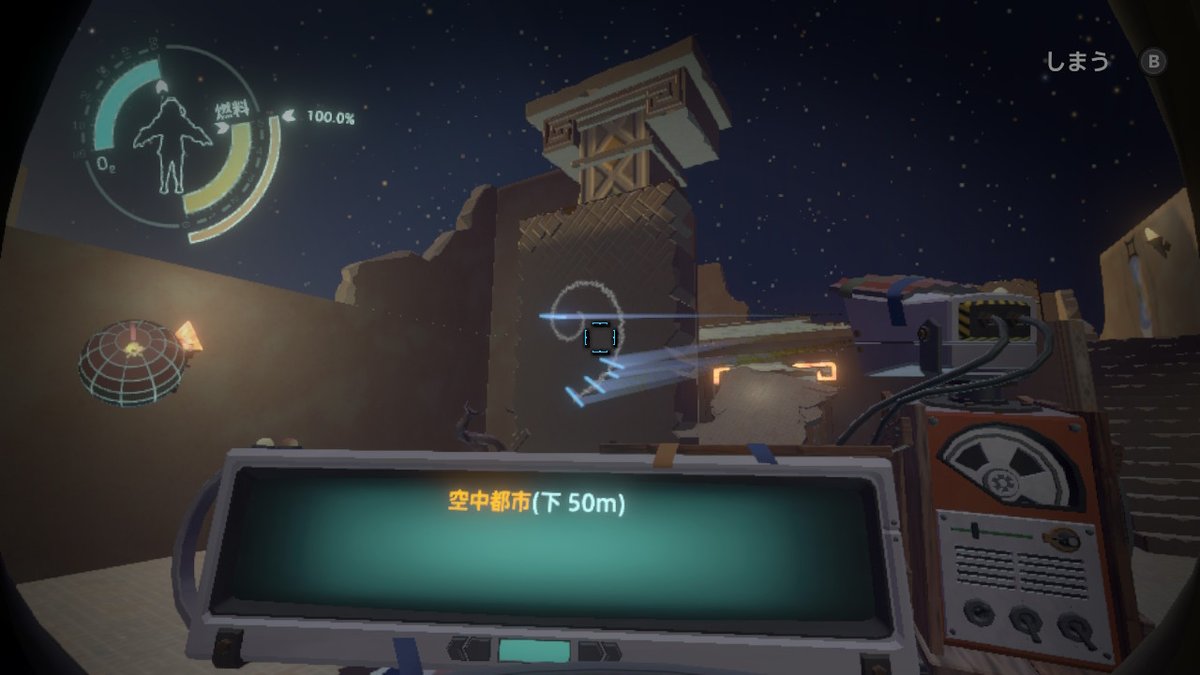Click the wireframe globe compass on the HUD
This screenshot has width=1200, height=675.
[131, 361]
